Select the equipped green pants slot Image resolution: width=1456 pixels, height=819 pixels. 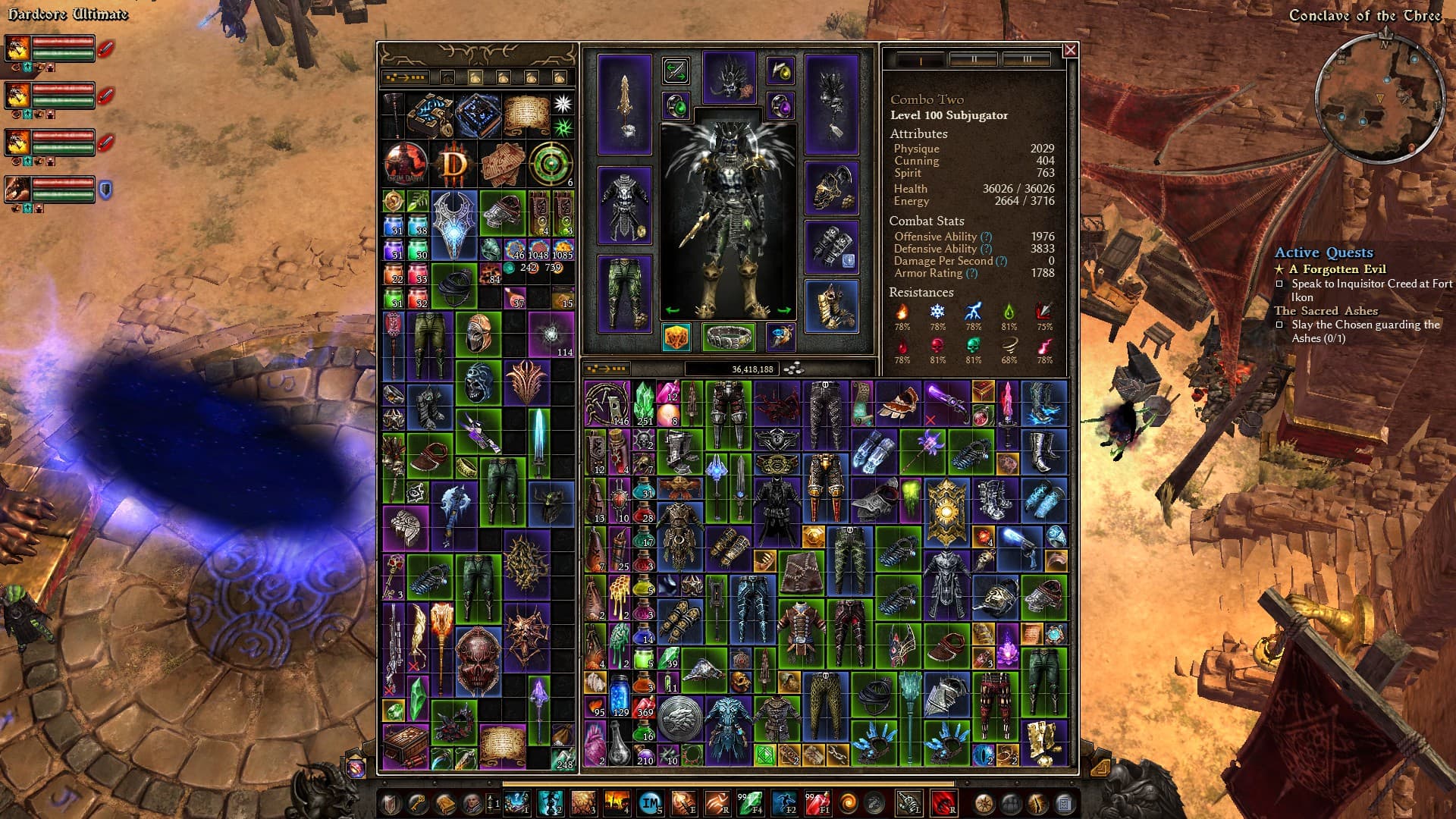[624, 294]
